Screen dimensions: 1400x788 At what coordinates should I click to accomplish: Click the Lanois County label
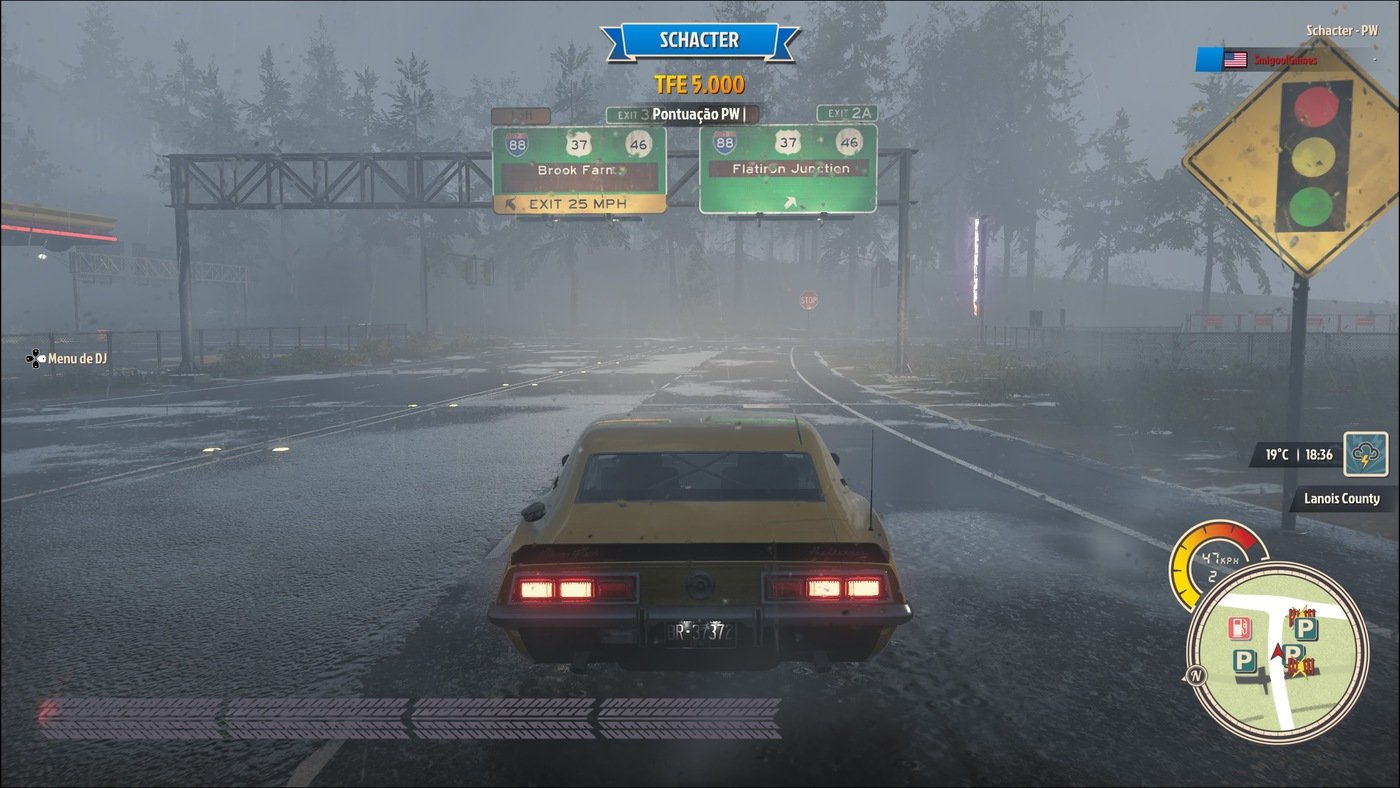(x=1341, y=498)
